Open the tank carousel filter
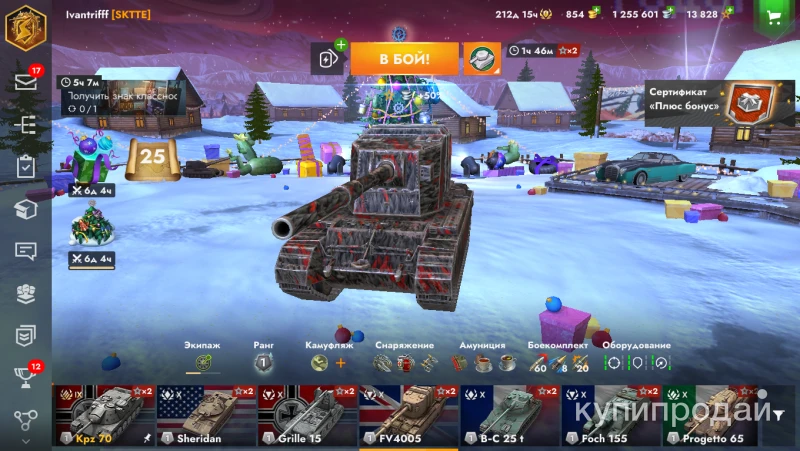The width and height of the screenshot is (800, 451). (x=778, y=416)
